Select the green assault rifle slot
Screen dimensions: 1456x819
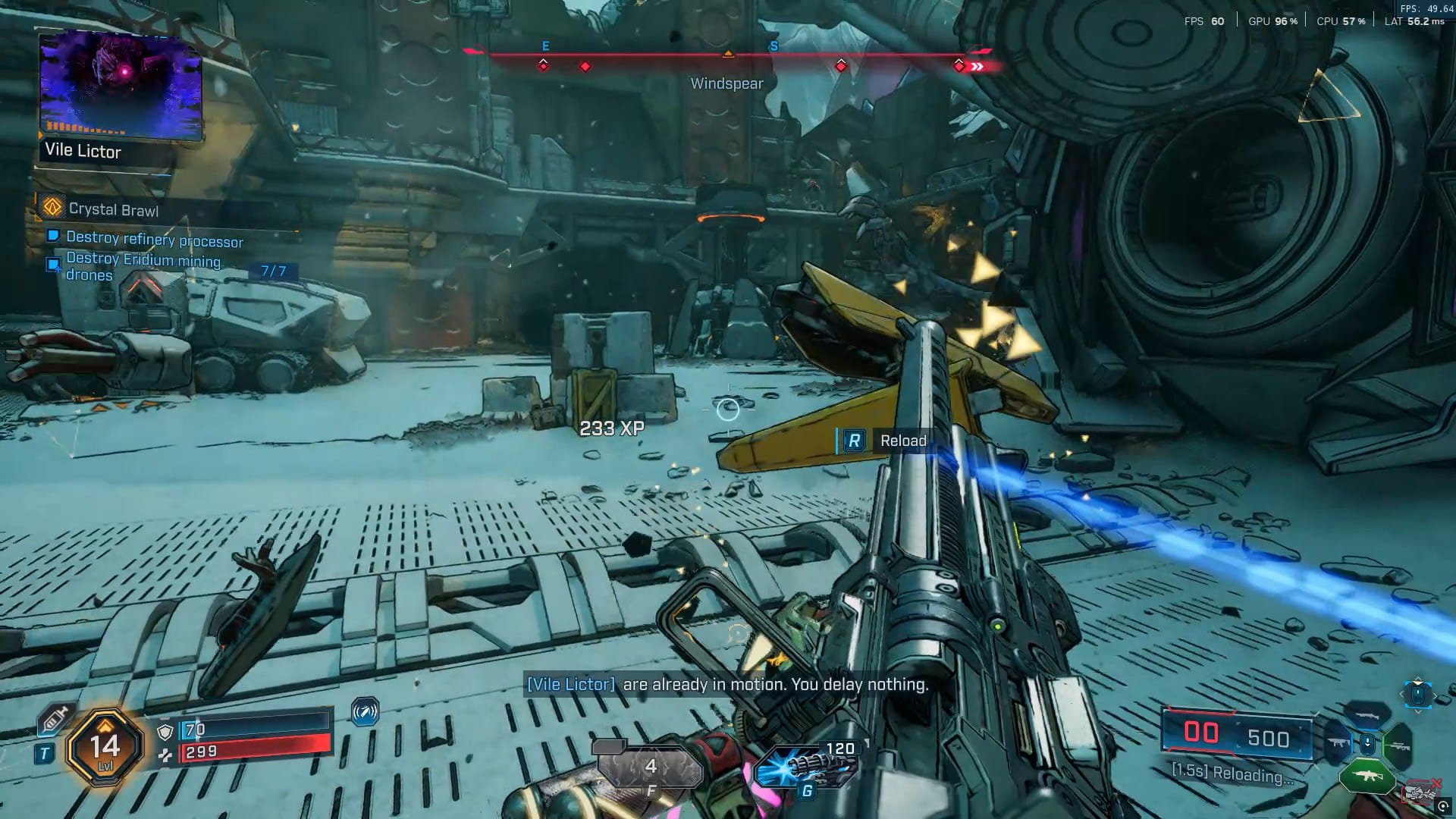point(1367,777)
